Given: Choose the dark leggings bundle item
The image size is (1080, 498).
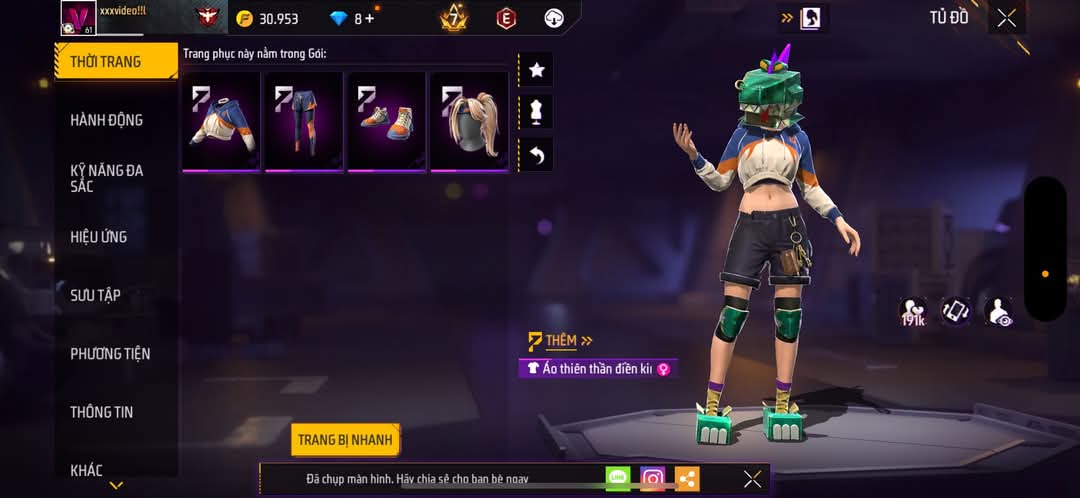Looking at the screenshot, I should click(304, 121).
